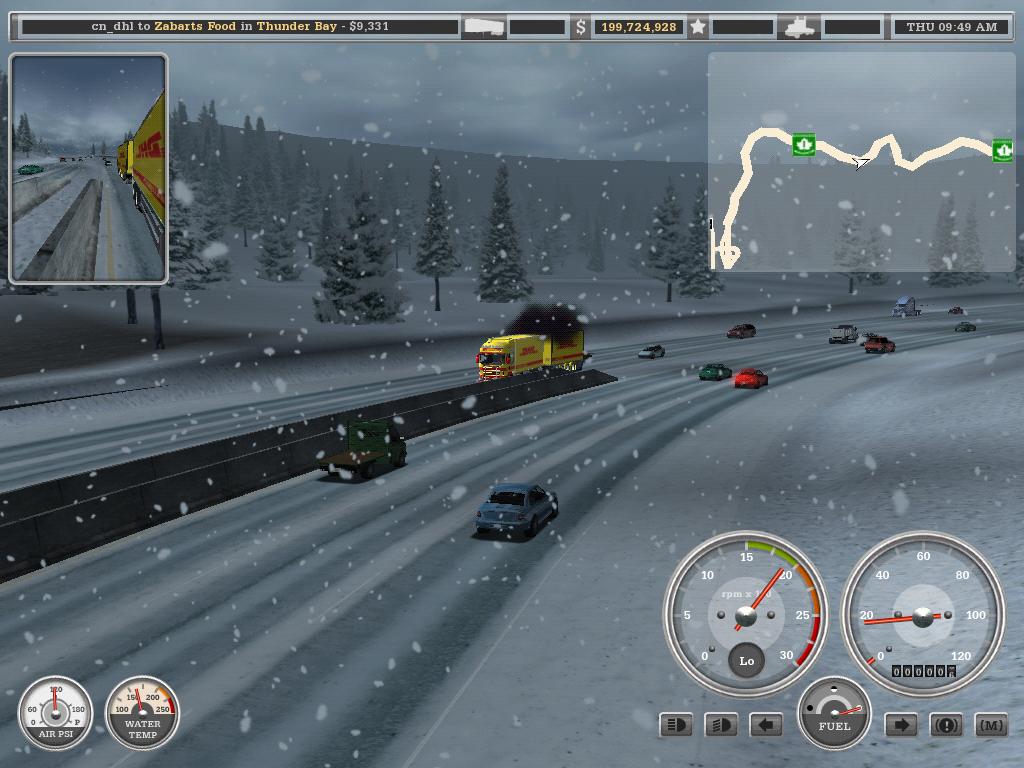
Task: Click the rear-view mirror camera view
Action: click(88, 168)
